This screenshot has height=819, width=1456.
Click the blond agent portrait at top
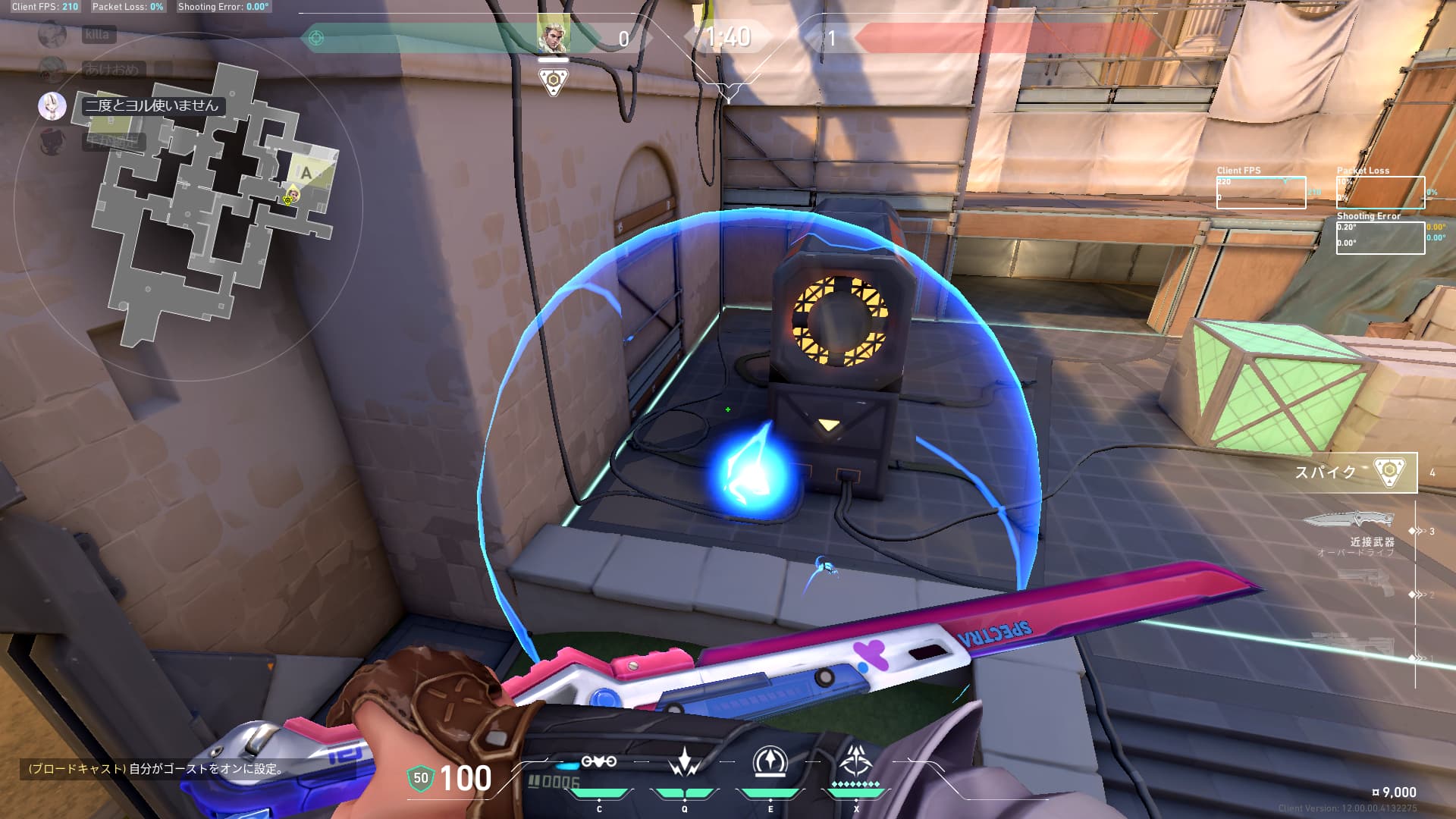click(x=553, y=34)
